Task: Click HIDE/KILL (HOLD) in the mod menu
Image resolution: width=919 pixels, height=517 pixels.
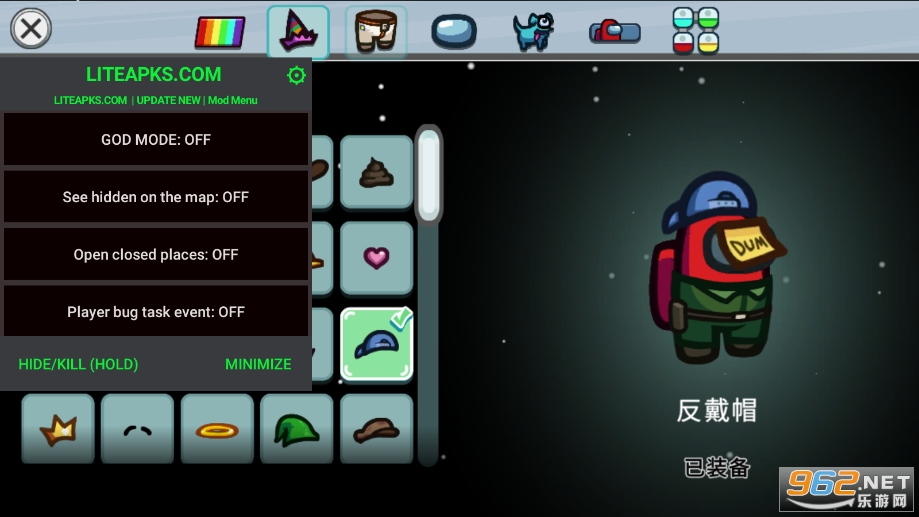Action: 78,364
